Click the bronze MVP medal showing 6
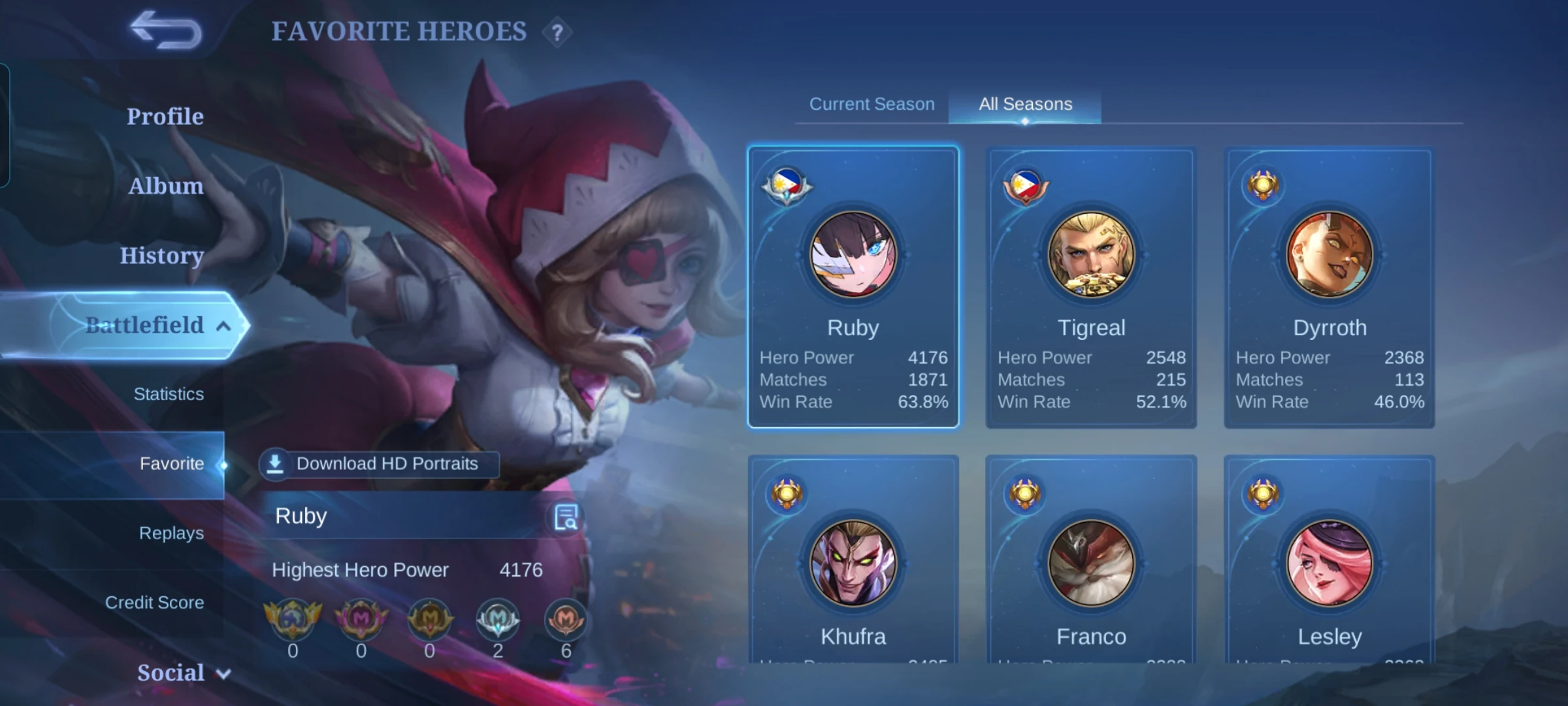Viewport: 1568px width, 706px height. [566, 620]
